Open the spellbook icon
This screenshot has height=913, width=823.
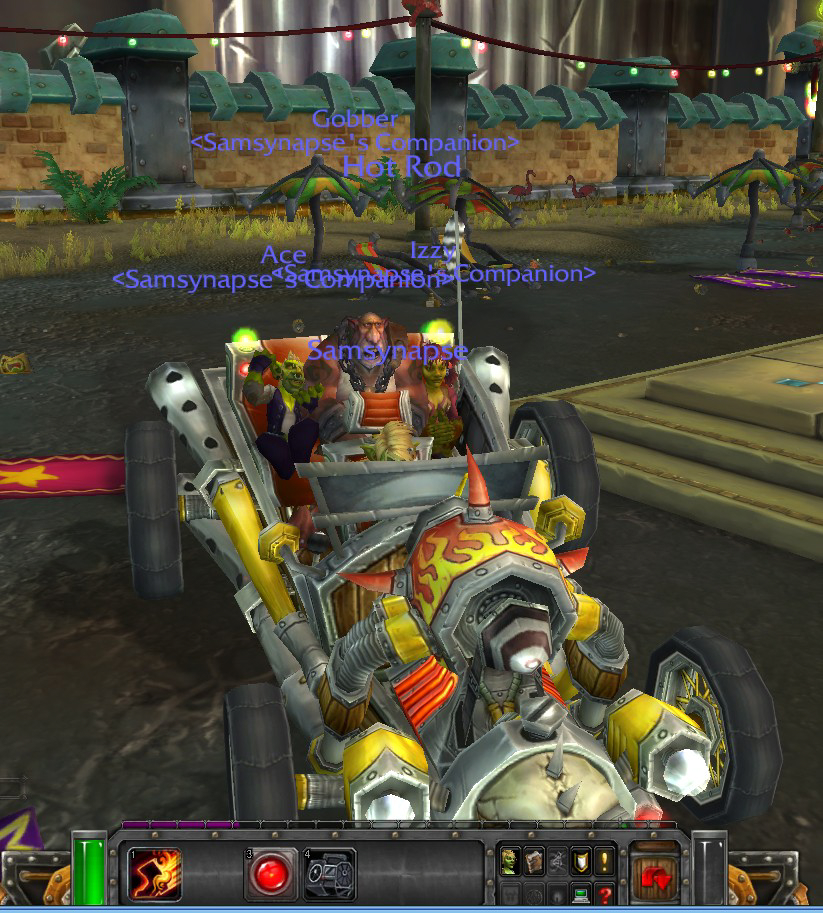534,860
